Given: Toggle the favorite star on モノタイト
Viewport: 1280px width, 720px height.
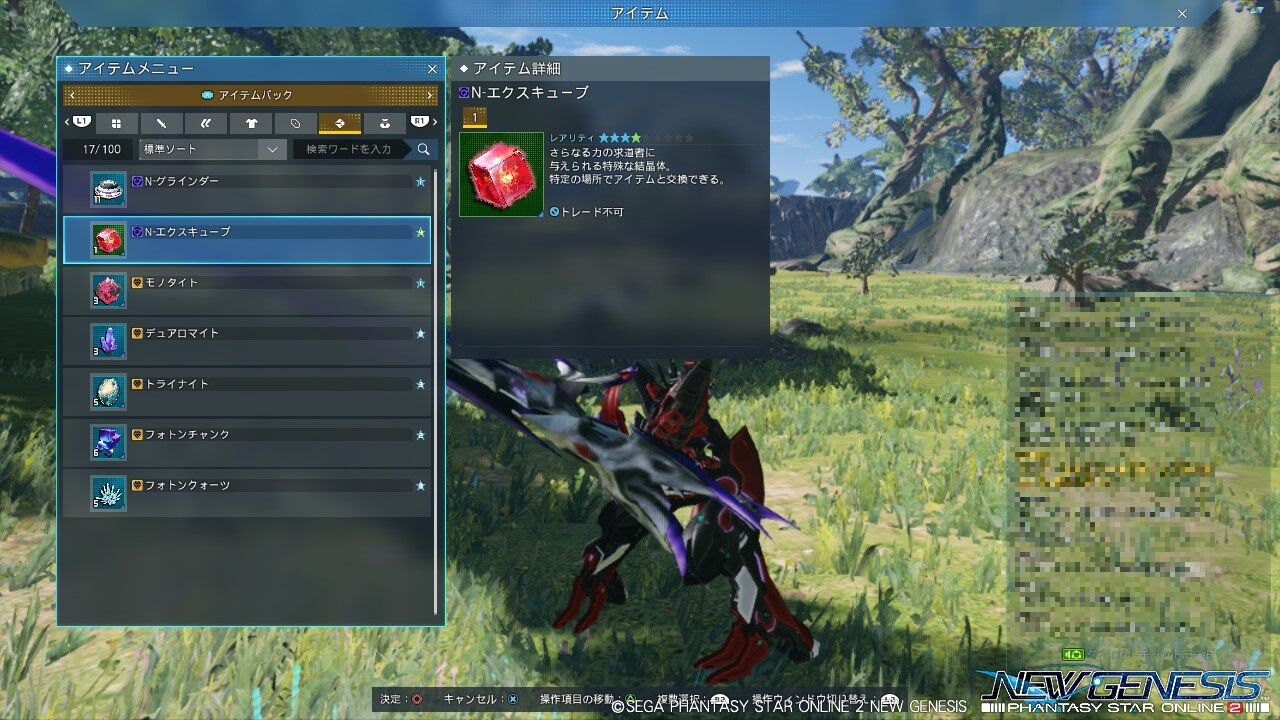Looking at the screenshot, I should point(420,284).
